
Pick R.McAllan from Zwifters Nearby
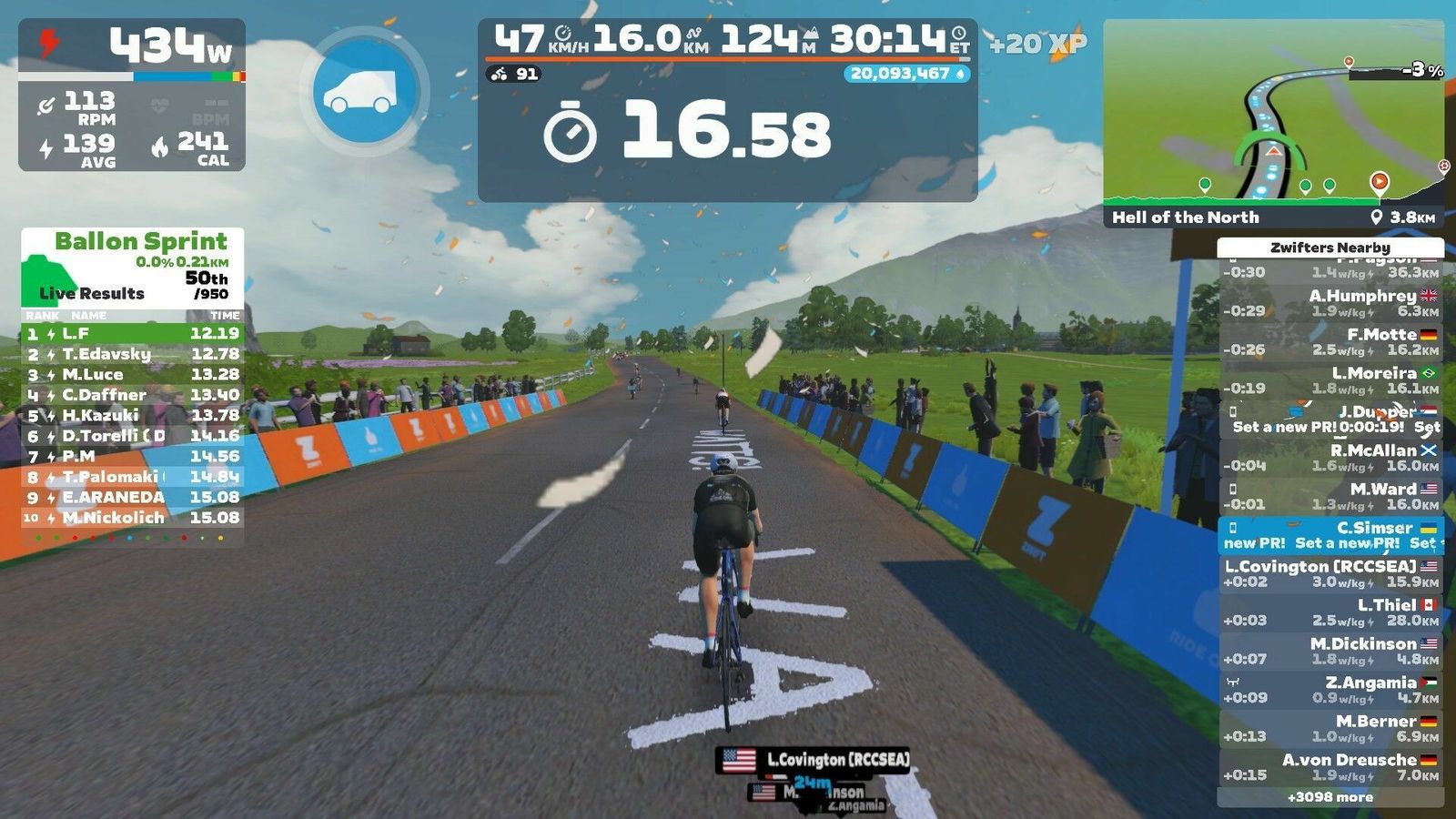(x=1330, y=458)
